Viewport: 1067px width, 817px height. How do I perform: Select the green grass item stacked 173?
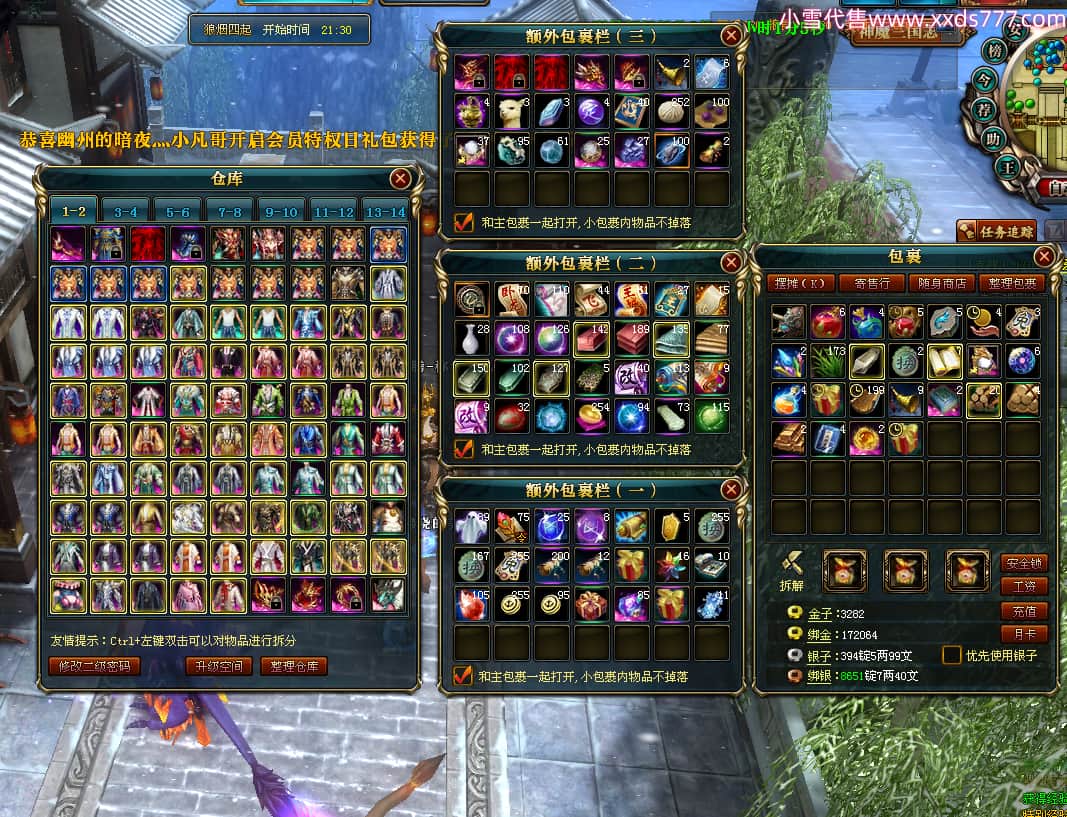(x=827, y=361)
